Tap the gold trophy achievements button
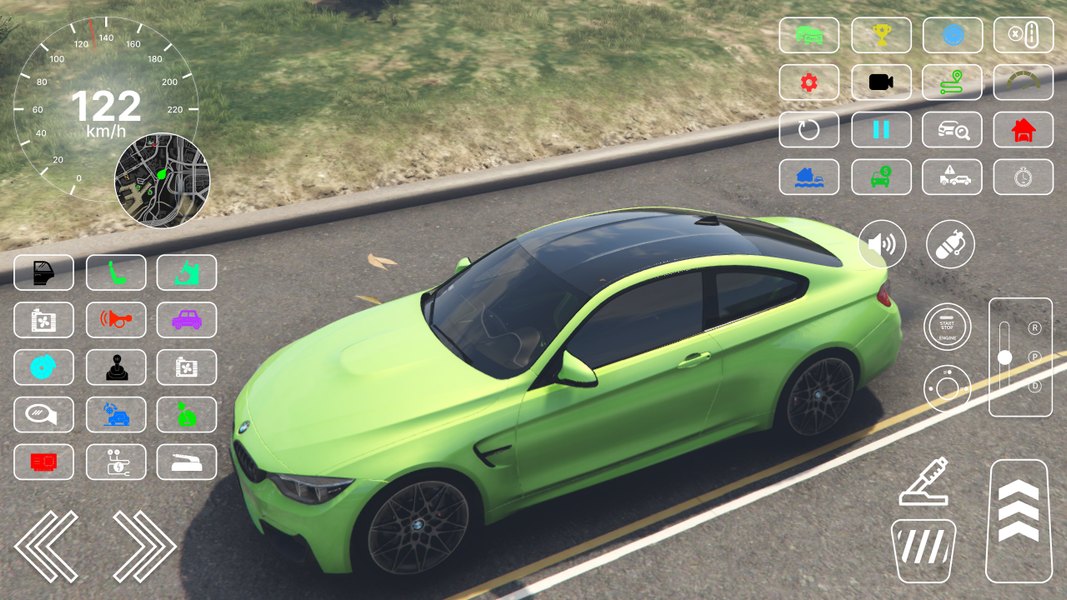The image size is (1067, 600). (881, 35)
